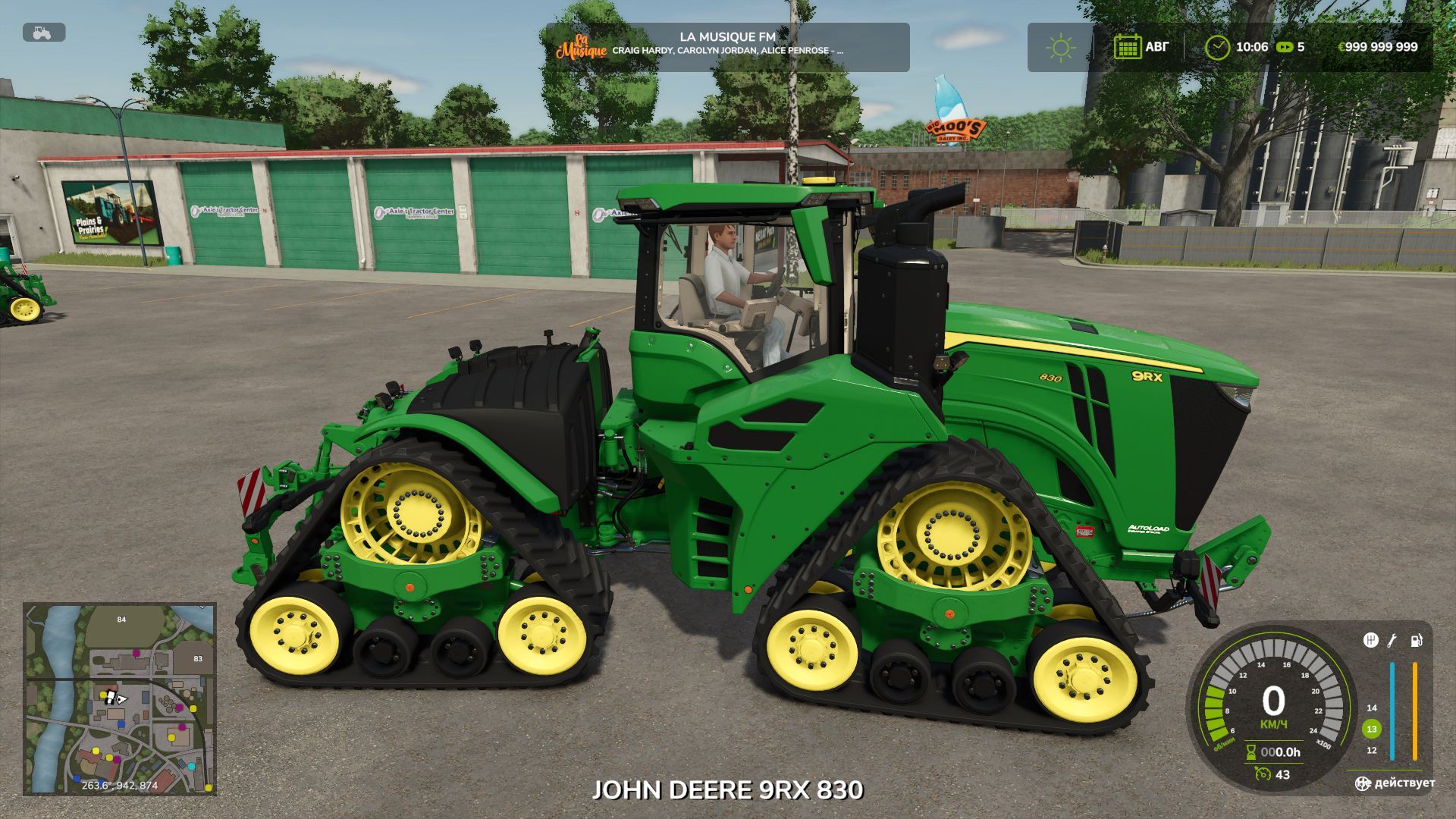Click the tractor vehicle icon top-left
The height and width of the screenshot is (819, 1456).
click(x=42, y=32)
